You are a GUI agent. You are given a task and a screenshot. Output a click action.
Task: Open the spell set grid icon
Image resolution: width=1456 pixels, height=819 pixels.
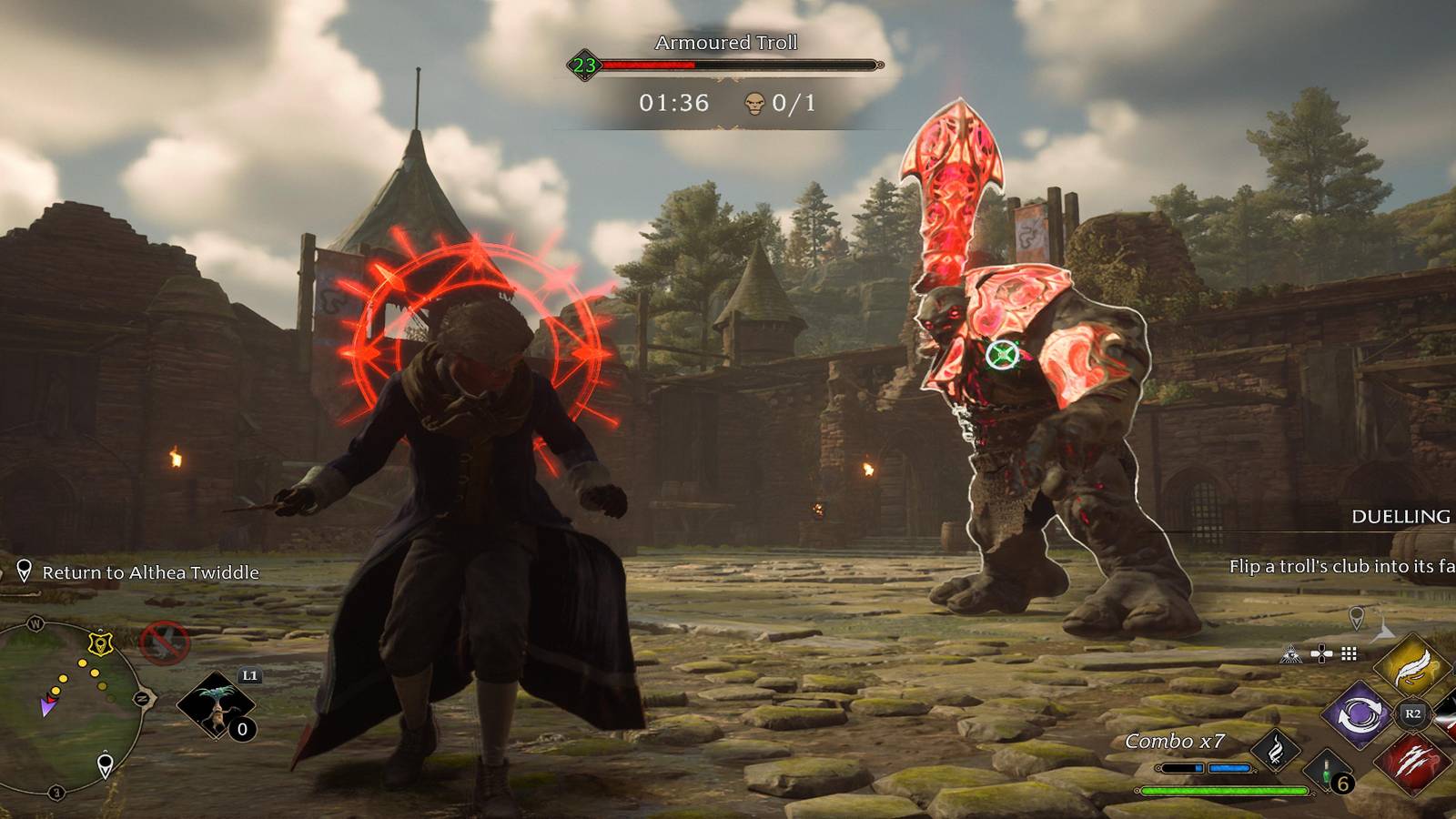point(1348,652)
